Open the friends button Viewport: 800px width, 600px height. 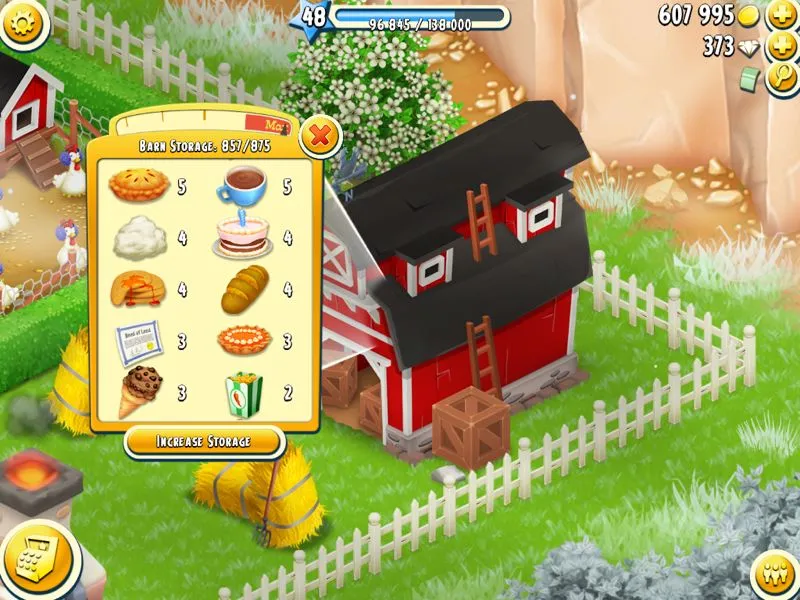pos(773,574)
